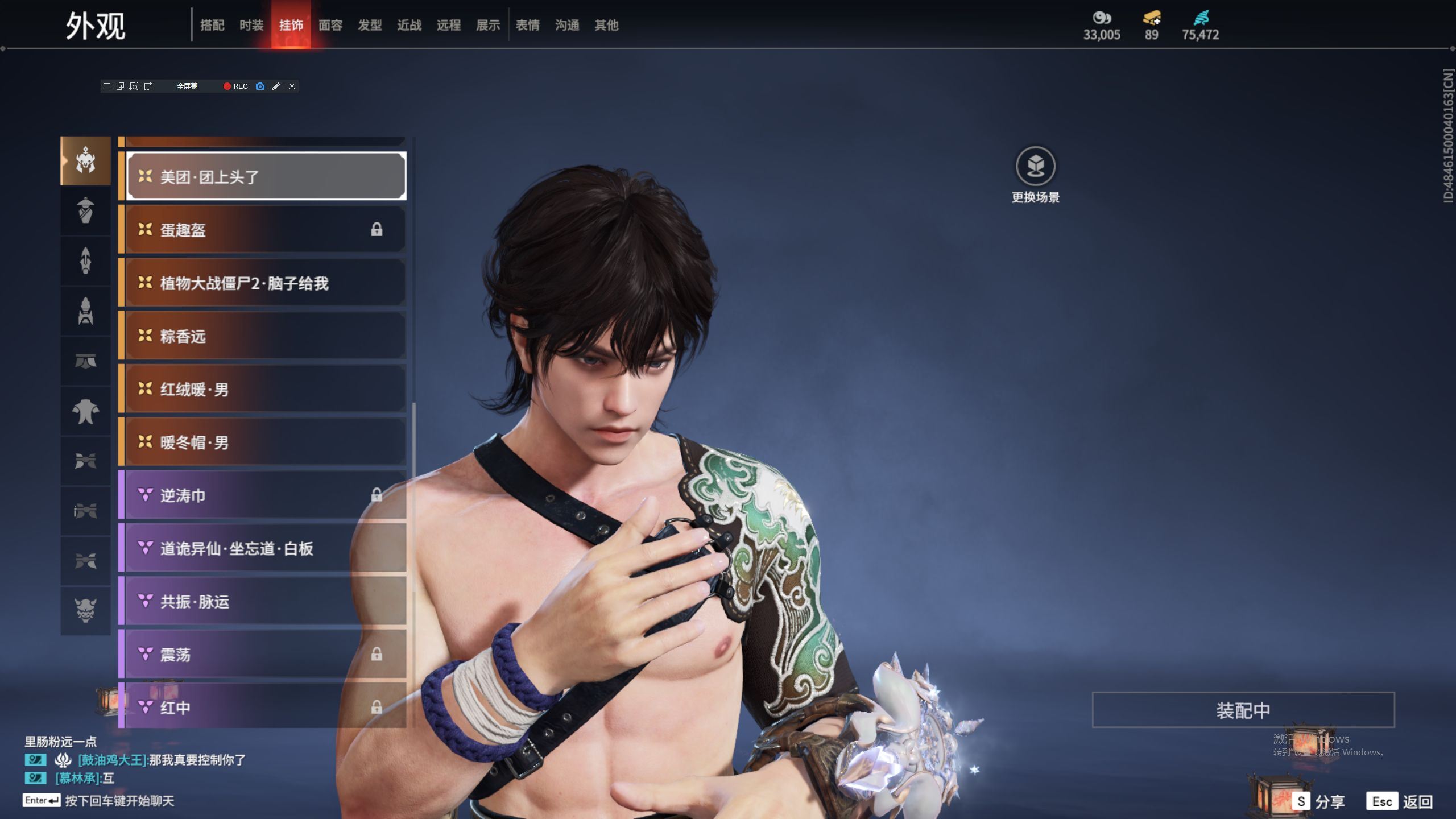Open the 搭配 tab
Screen dimensions: 1456x819
coord(212,25)
